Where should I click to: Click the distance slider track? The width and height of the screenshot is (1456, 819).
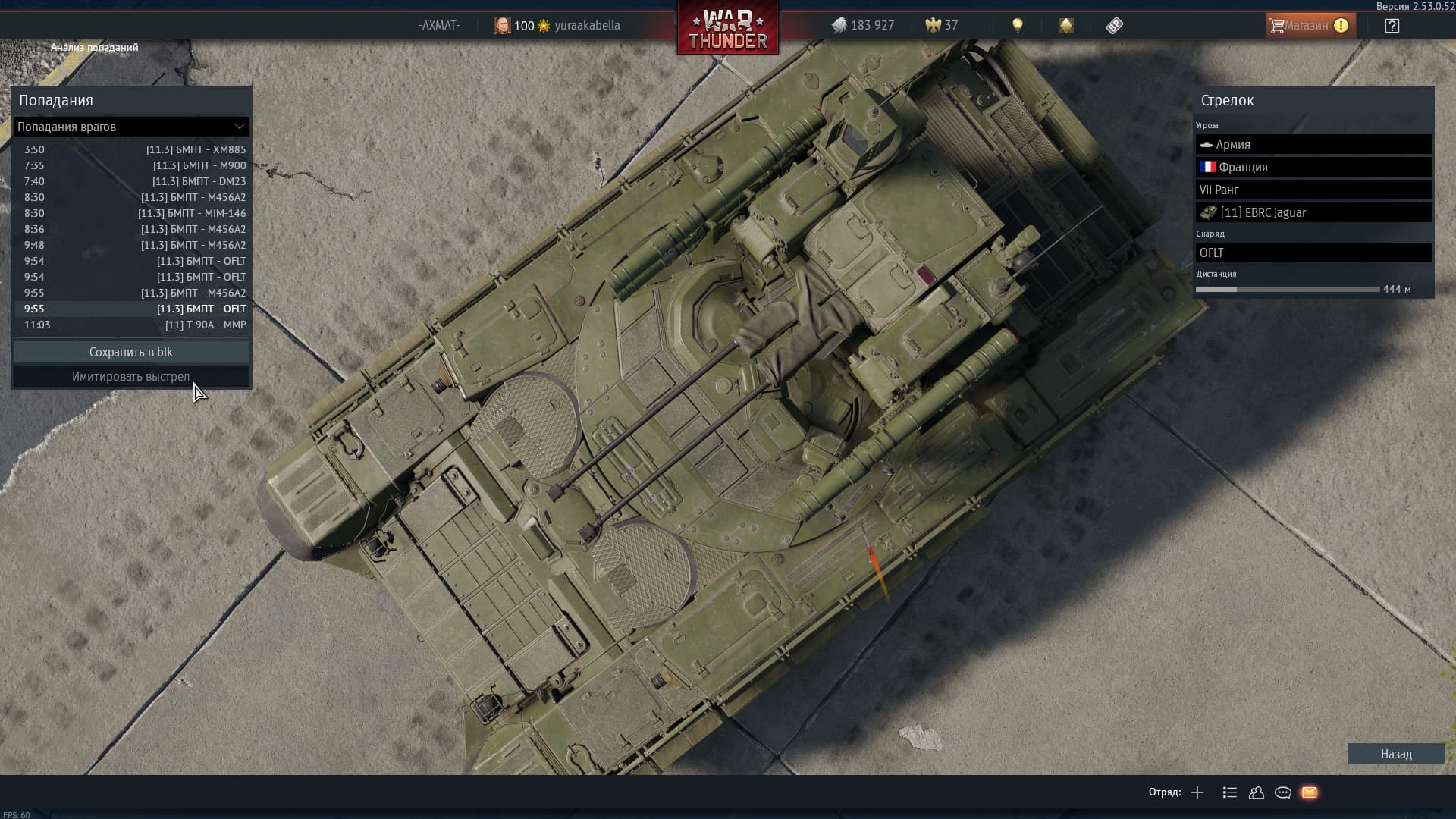(1288, 289)
